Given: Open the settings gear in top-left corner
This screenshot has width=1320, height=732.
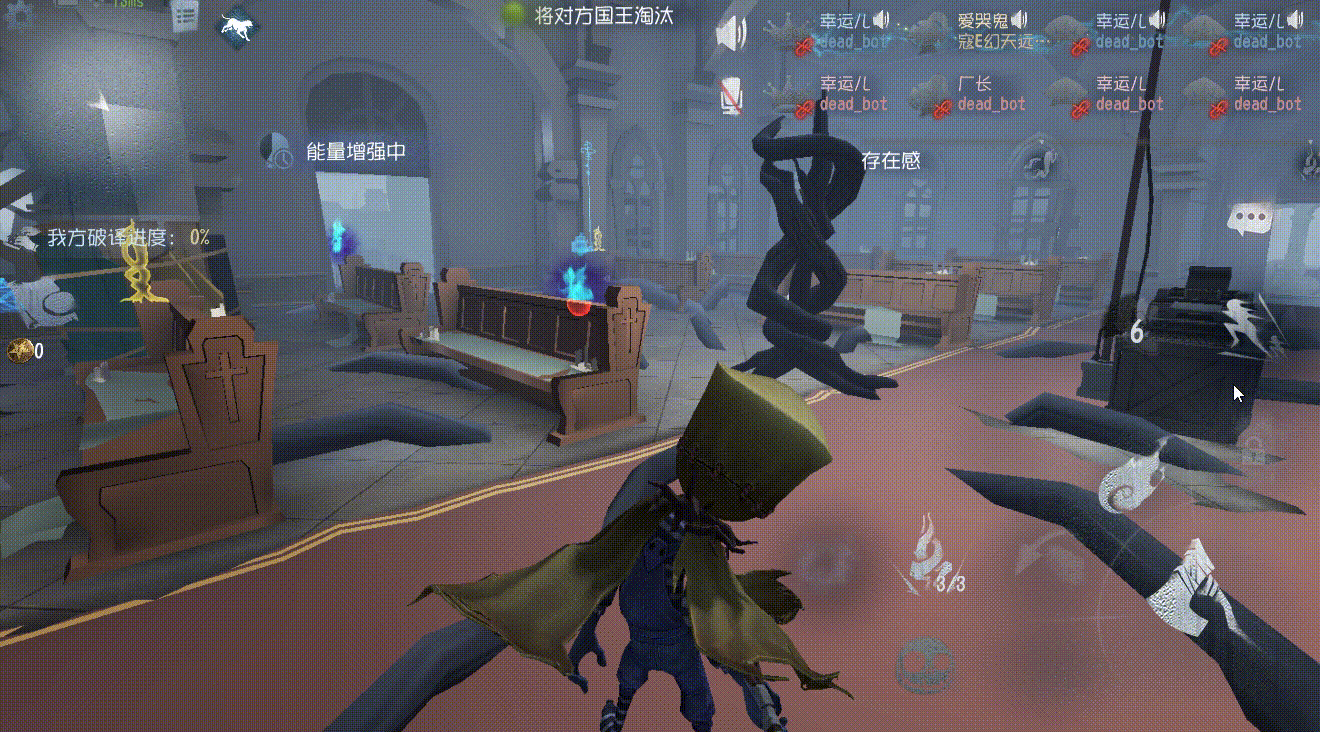Looking at the screenshot, I should [14, 12].
